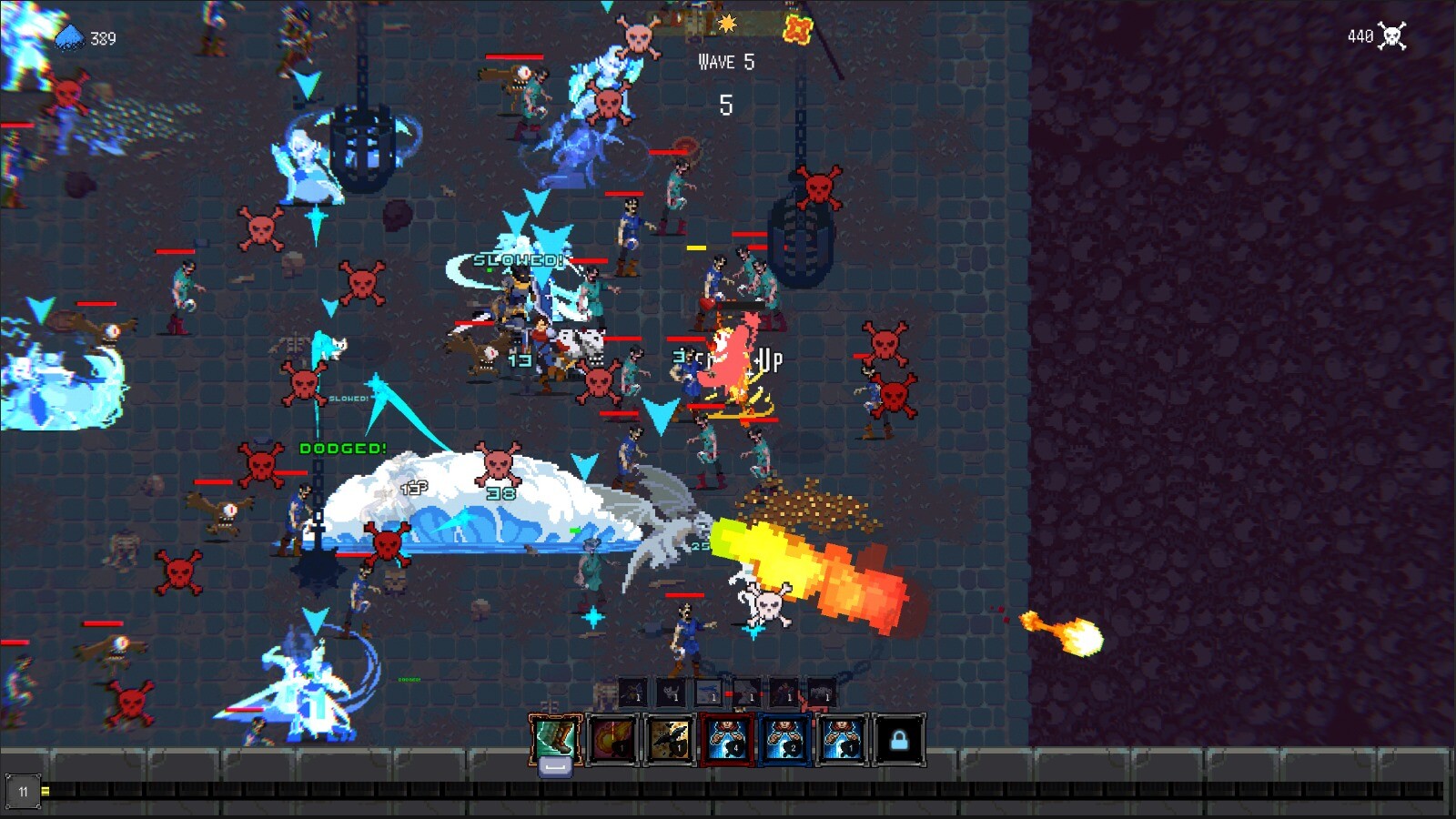The image size is (1456, 819).
Task: Select the raven swarm spell slot
Action: [x=670, y=739]
